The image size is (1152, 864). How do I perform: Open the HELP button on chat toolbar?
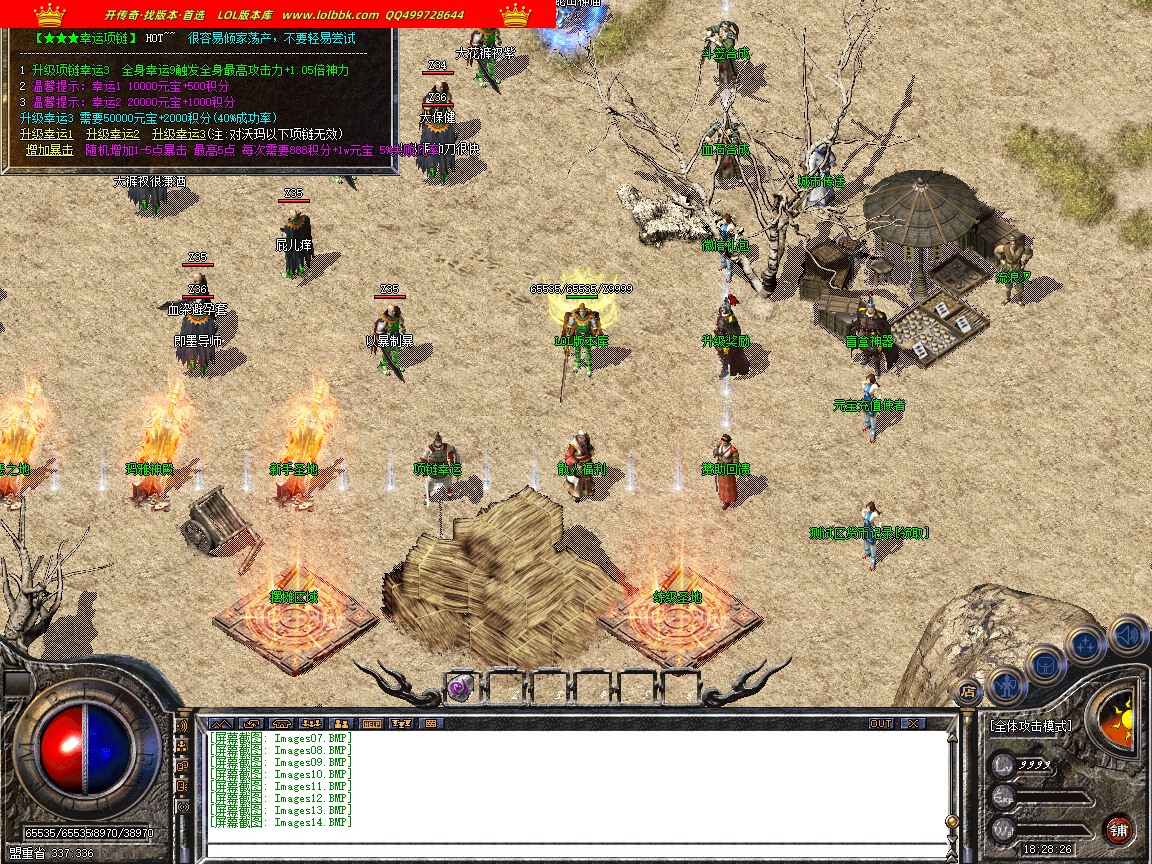pyautogui.click(x=371, y=723)
